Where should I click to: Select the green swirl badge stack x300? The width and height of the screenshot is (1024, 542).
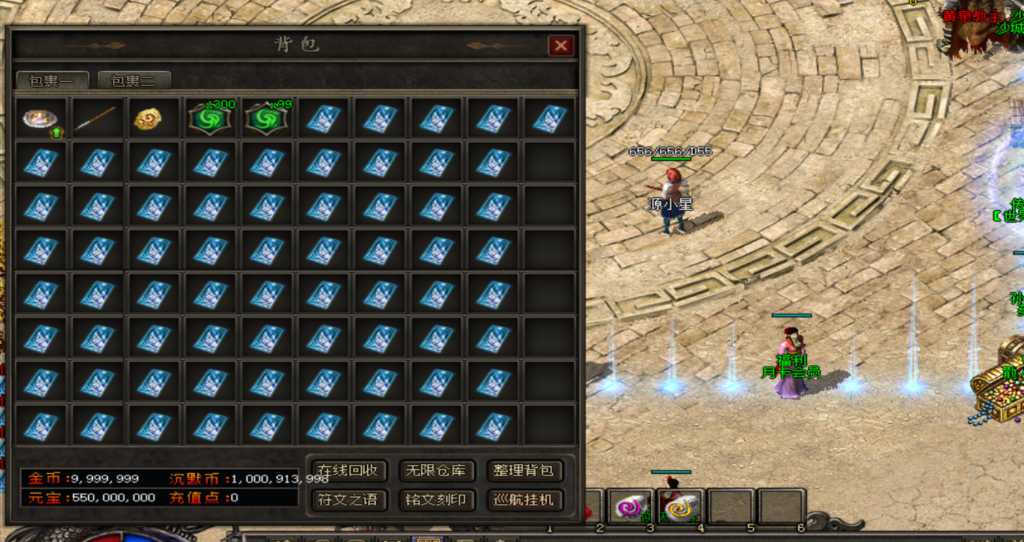[208, 119]
